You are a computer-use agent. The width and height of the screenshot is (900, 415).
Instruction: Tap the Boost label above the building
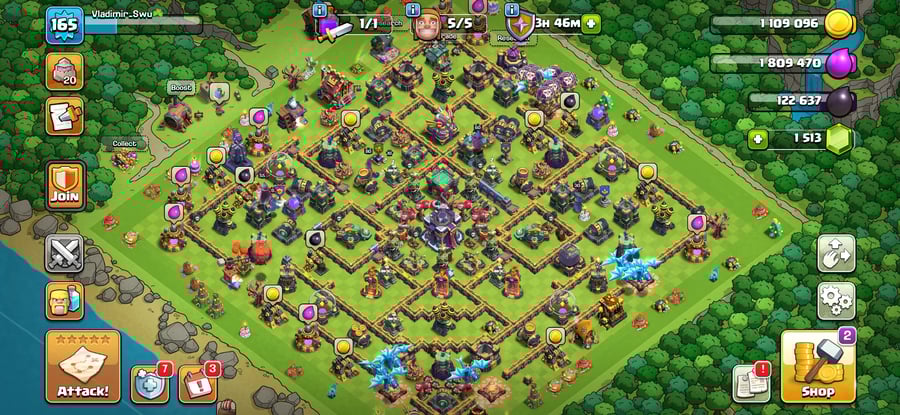tap(180, 87)
